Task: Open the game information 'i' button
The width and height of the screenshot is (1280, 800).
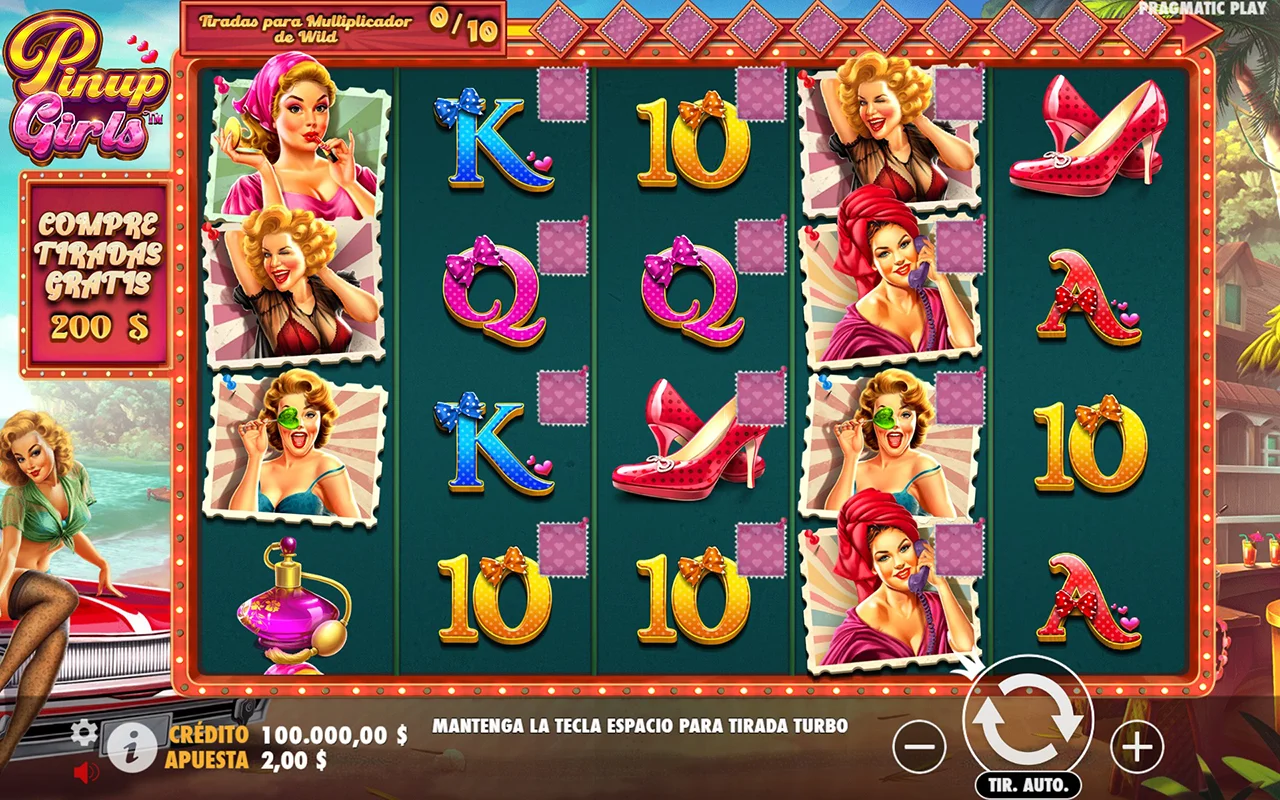Action: (132, 746)
